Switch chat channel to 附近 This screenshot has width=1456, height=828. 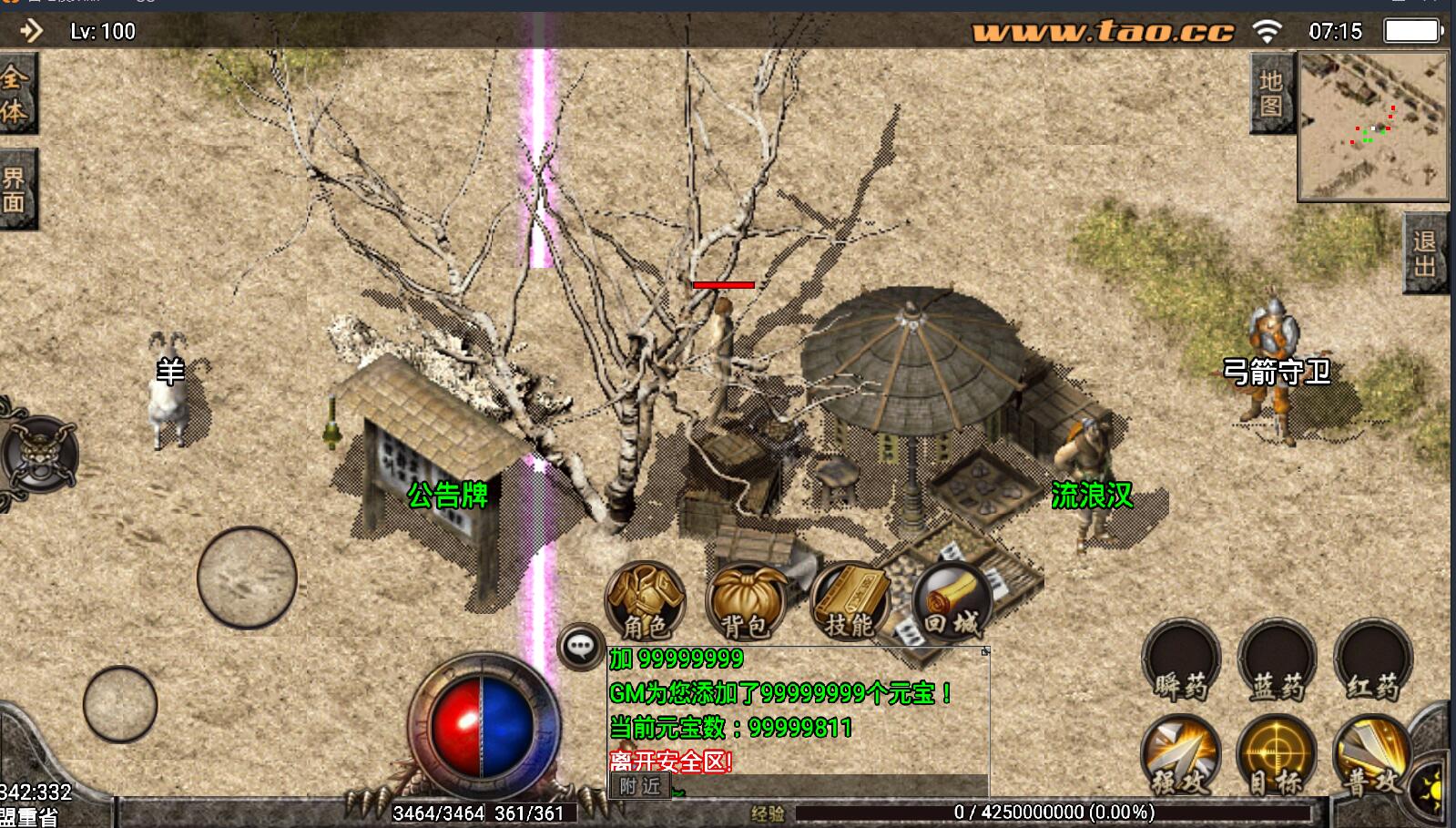640,786
